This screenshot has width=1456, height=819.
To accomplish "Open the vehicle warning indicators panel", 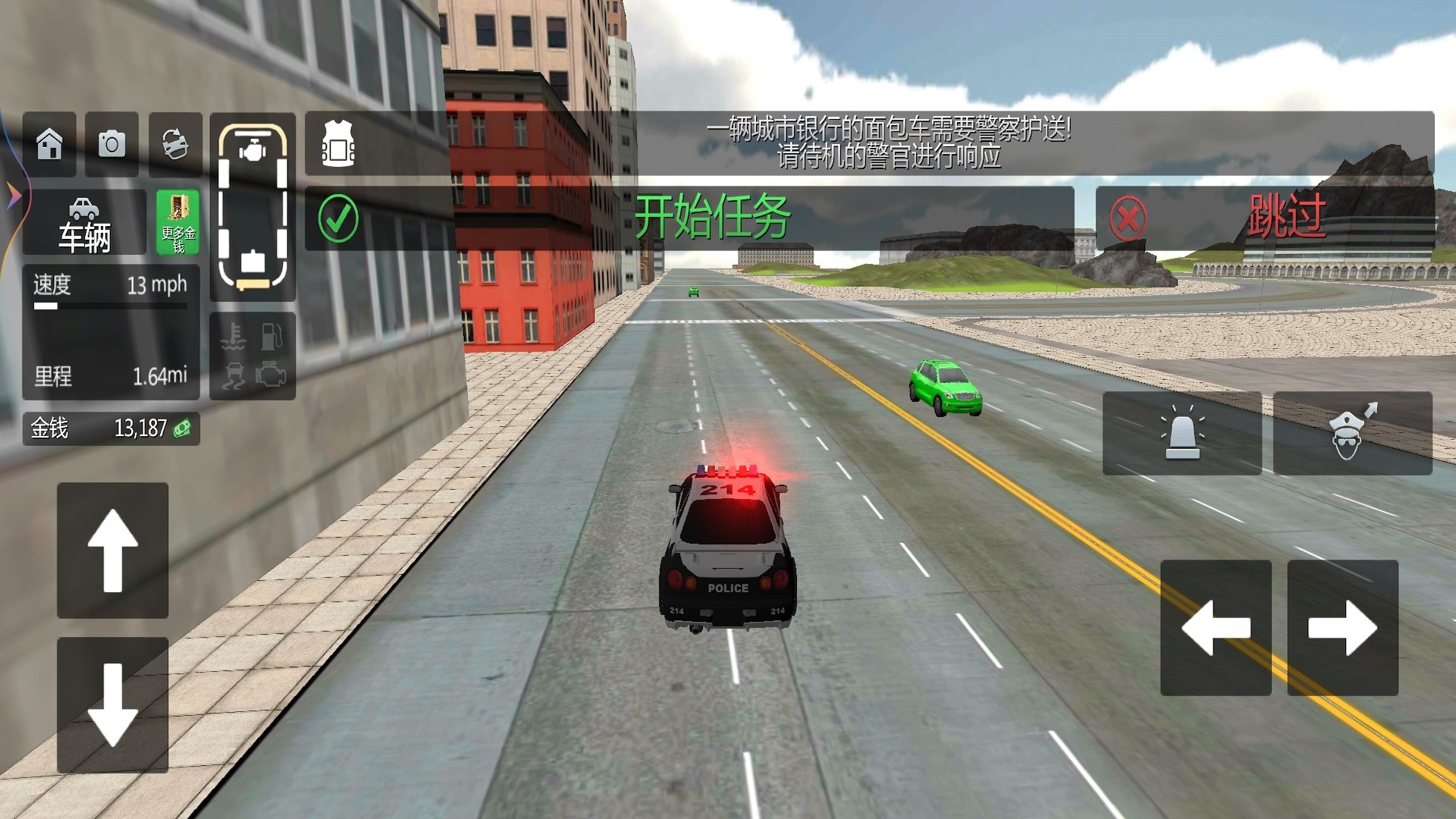I will 253,356.
